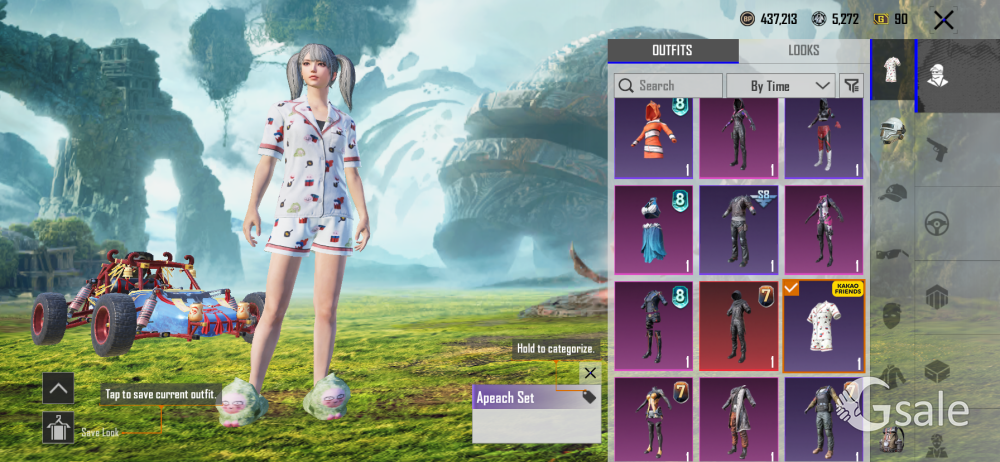Open the pistol weapon skins category
Screen dimensions: 1000x462
[x=937, y=149]
